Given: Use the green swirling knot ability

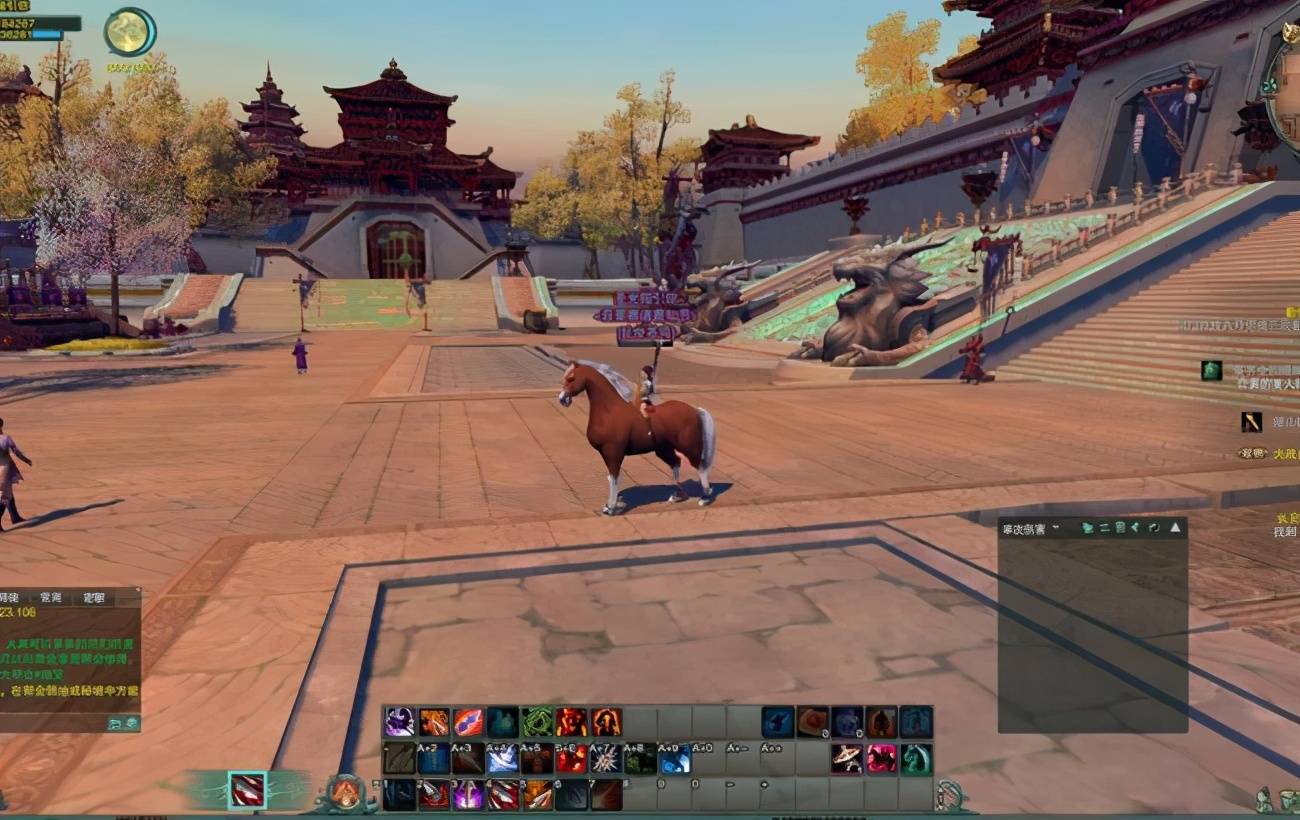Looking at the screenshot, I should (536, 721).
